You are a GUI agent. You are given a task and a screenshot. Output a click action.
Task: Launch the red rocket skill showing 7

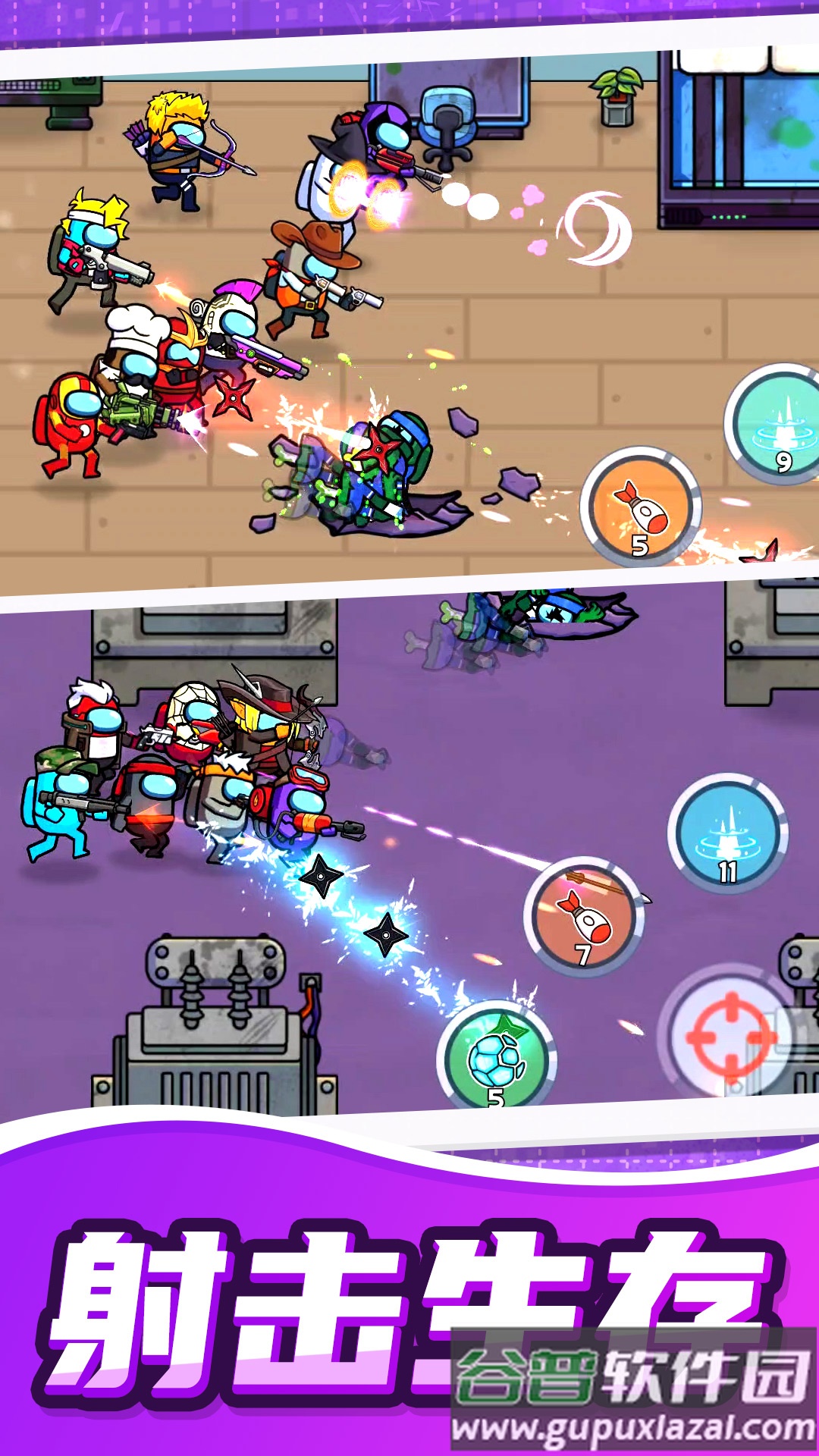click(x=583, y=917)
